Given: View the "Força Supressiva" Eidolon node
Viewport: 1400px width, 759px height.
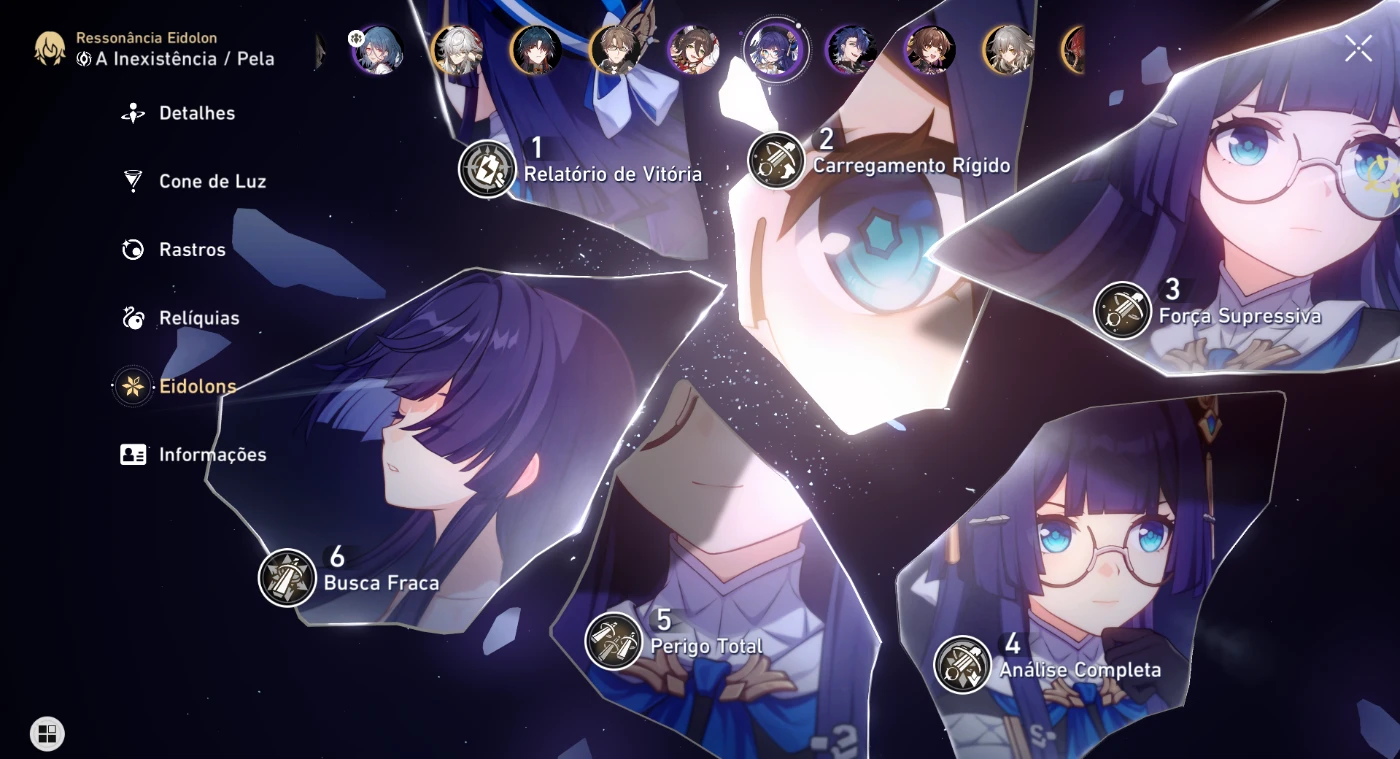Looking at the screenshot, I should [x=1122, y=308].
